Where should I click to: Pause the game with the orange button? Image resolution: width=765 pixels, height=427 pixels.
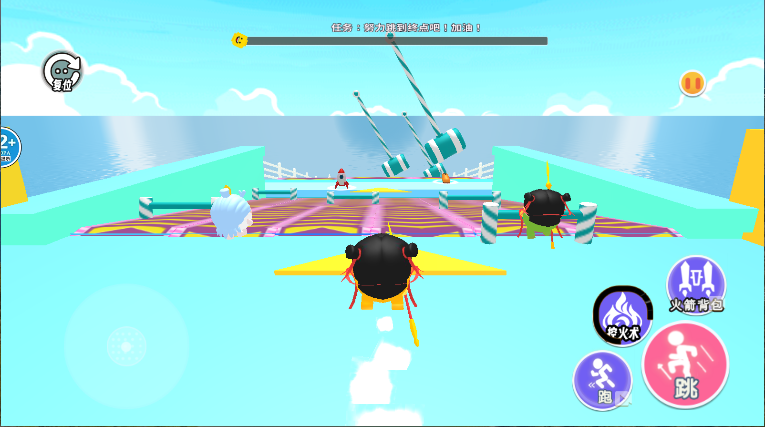pos(692,83)
